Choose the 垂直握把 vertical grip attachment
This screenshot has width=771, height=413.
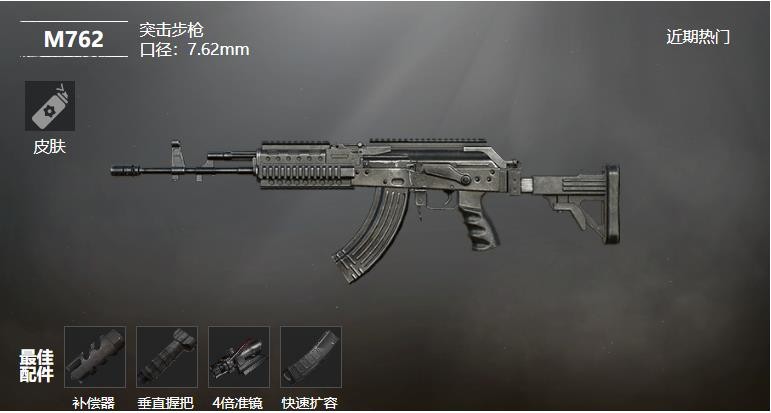[x=167, y=357]
